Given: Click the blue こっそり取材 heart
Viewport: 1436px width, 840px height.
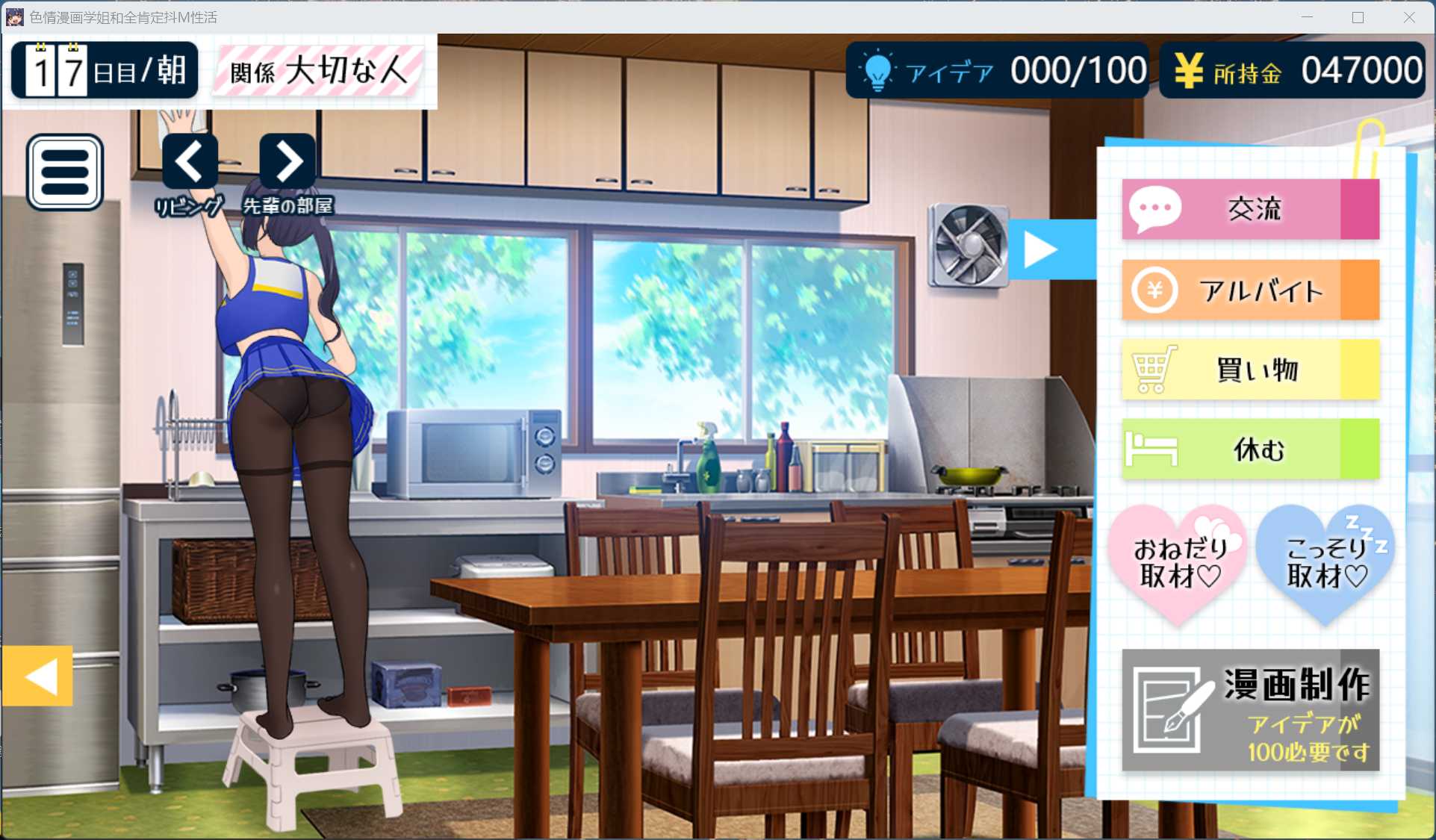Looking at the screenshot, I should tap(1325, 564).
